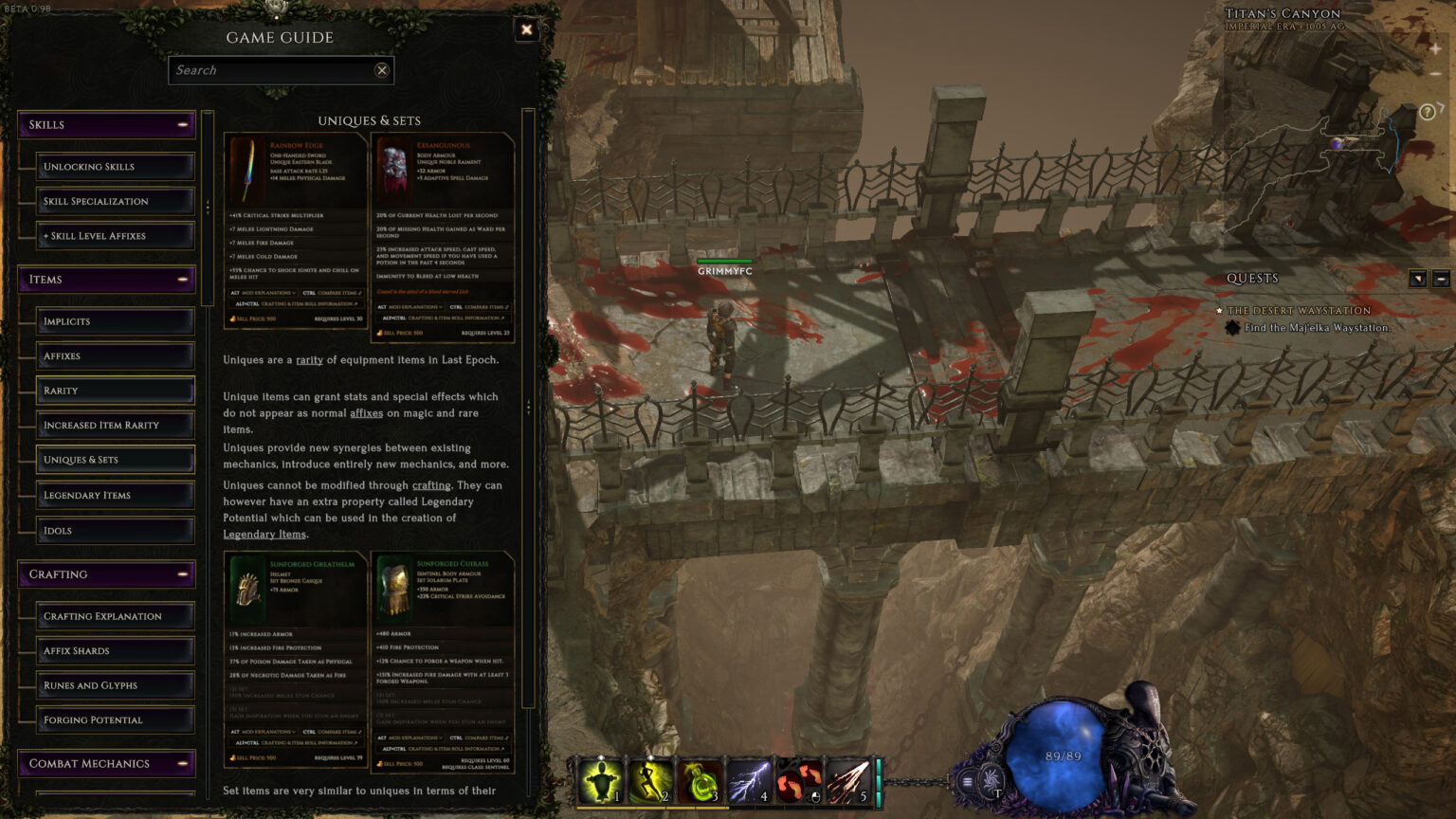1456x819 pixels.
Task: Select the Uniques & Sets guide entry
Action: 114,459
